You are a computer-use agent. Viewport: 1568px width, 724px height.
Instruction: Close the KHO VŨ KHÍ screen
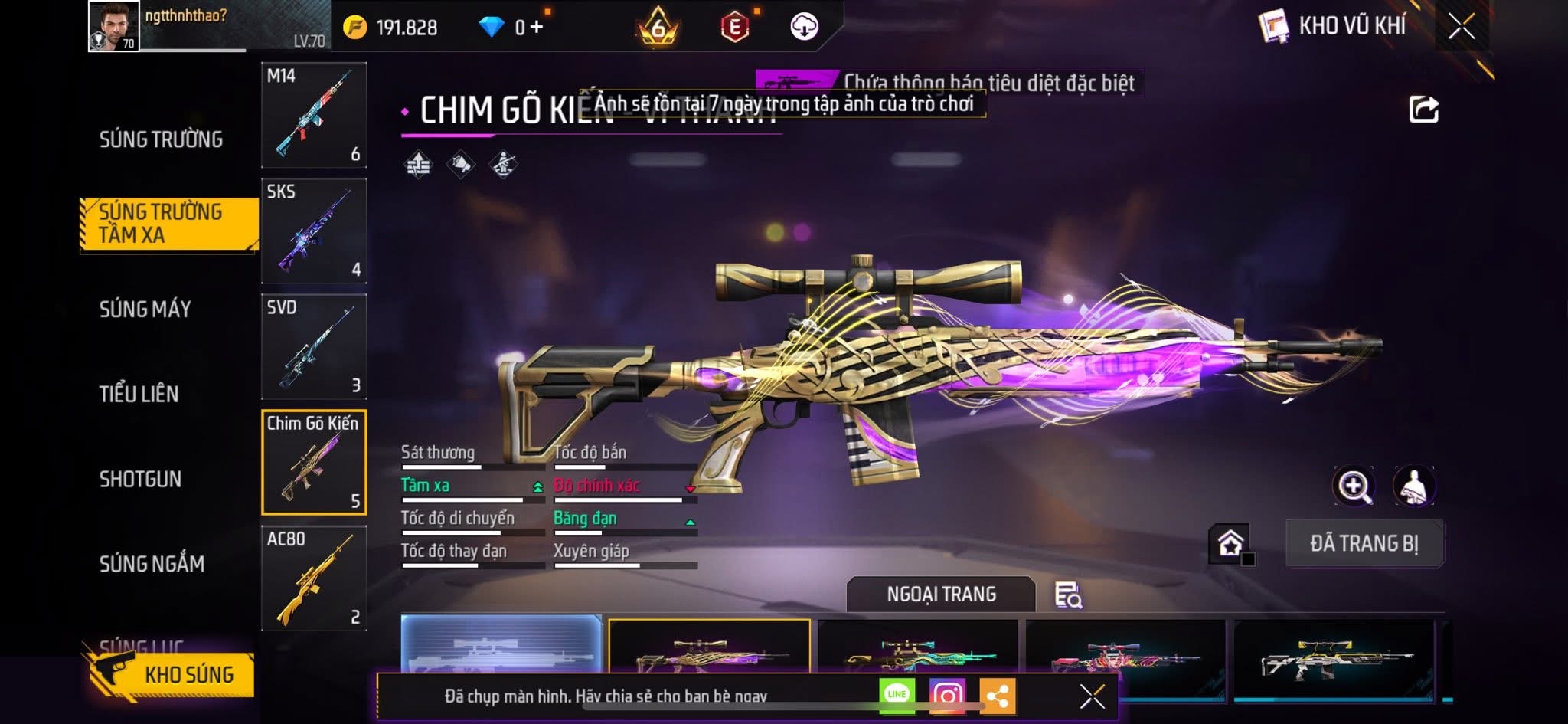(x=1461, y=27)
